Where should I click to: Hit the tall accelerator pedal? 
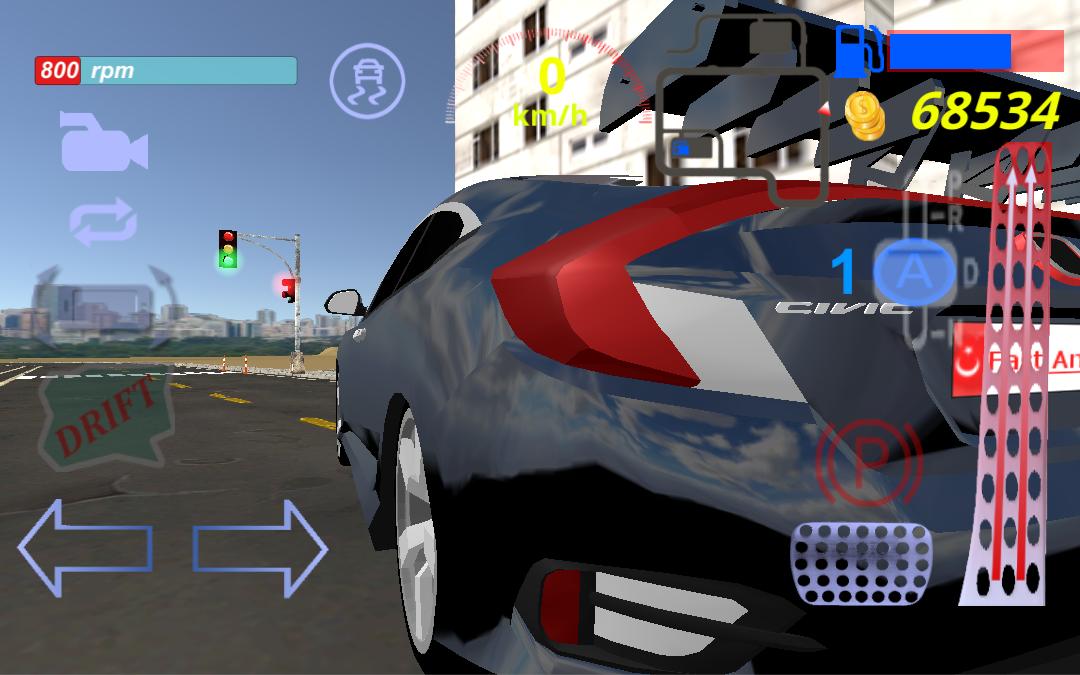click(x=1010, y=380)
